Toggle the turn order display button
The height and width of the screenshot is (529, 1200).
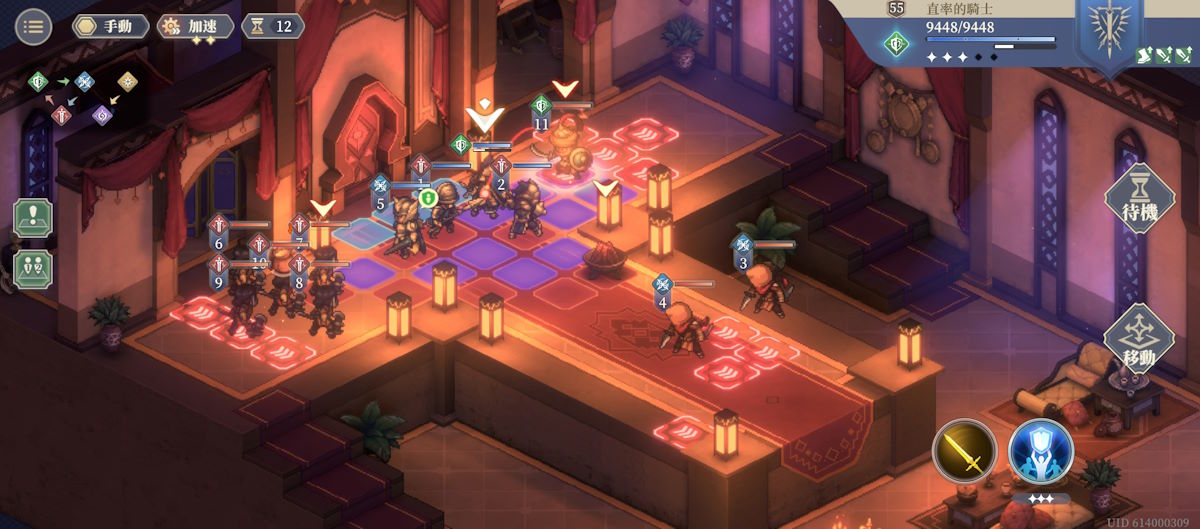coord(33,269)
